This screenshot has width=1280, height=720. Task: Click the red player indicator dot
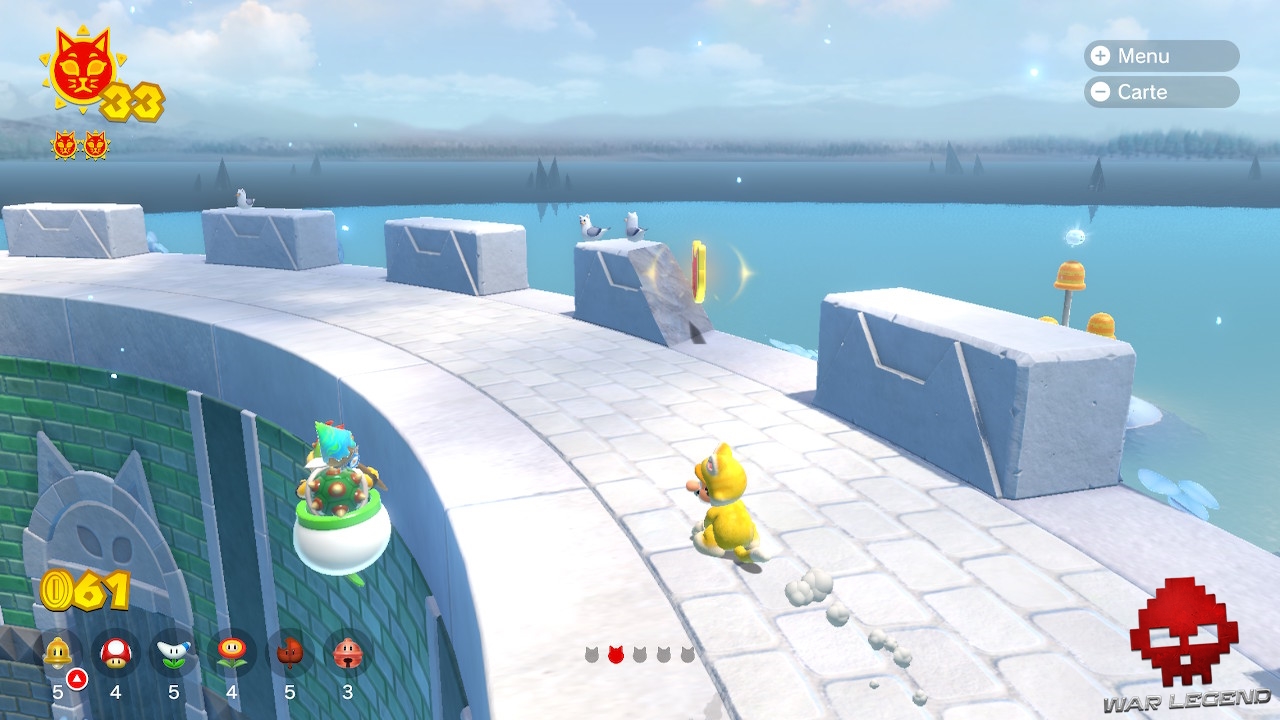[x=616, y=654]
